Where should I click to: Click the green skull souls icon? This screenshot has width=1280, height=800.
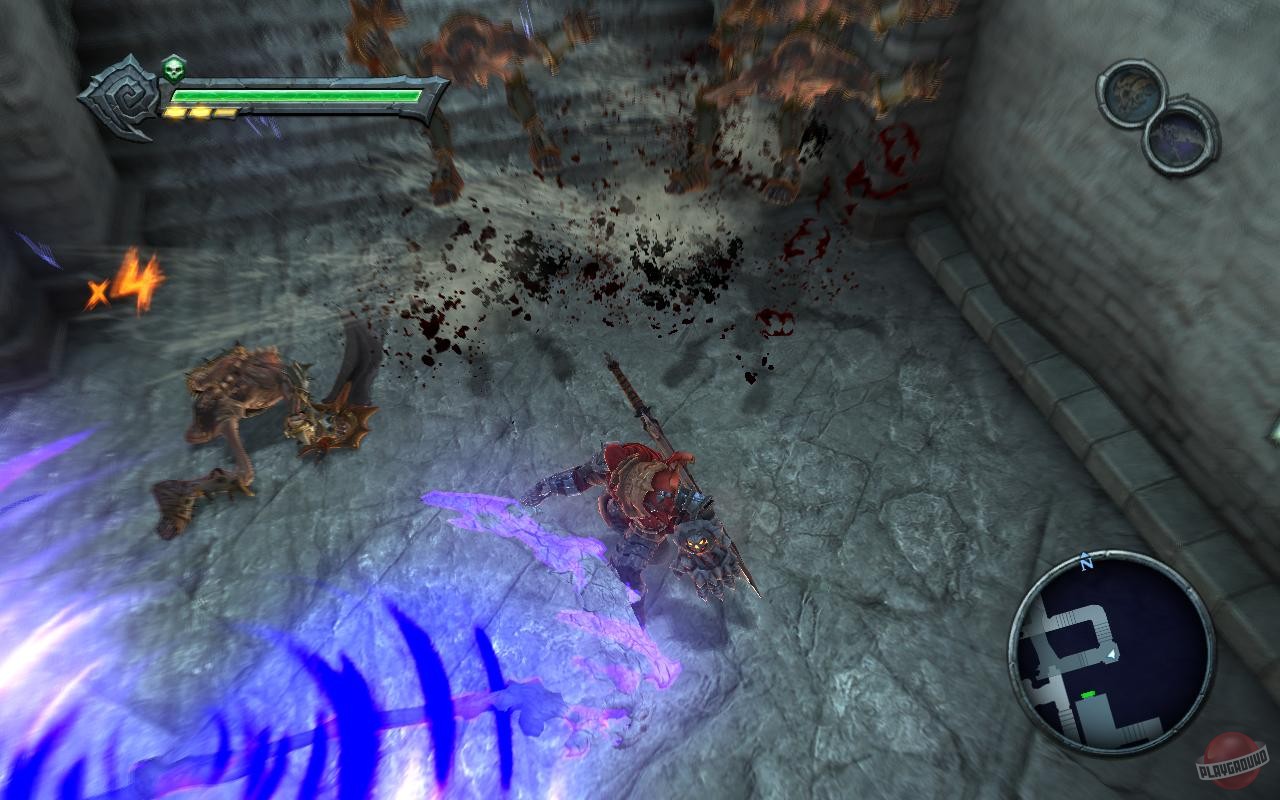[176, 70]
